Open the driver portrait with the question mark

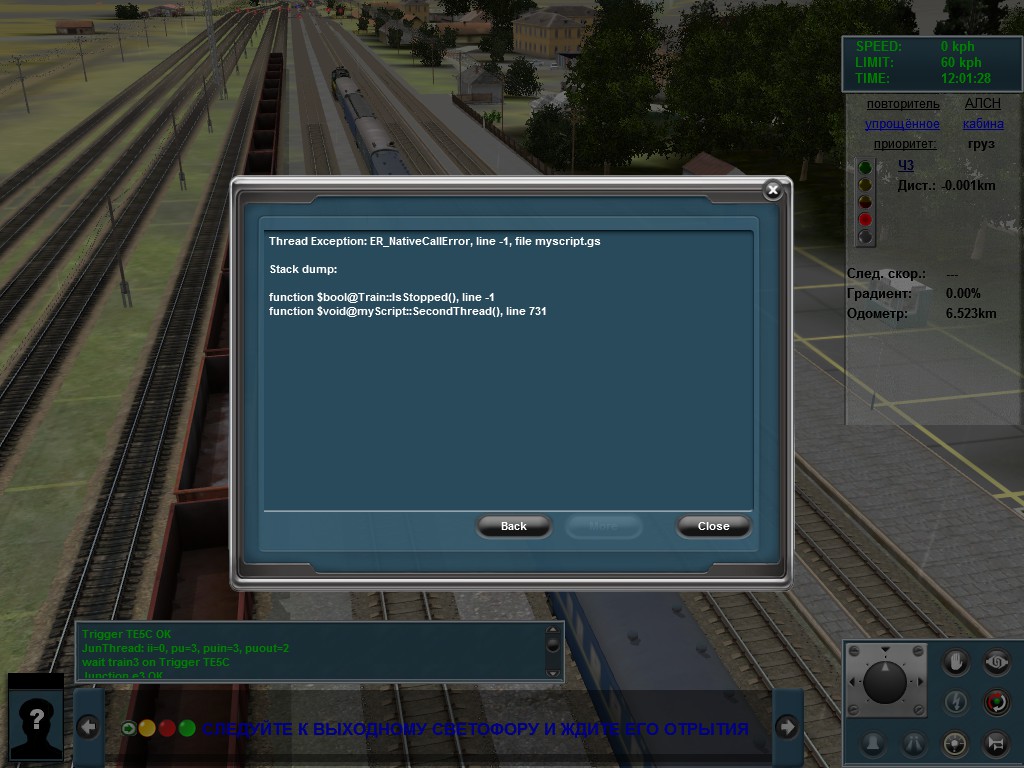(36, 718)
